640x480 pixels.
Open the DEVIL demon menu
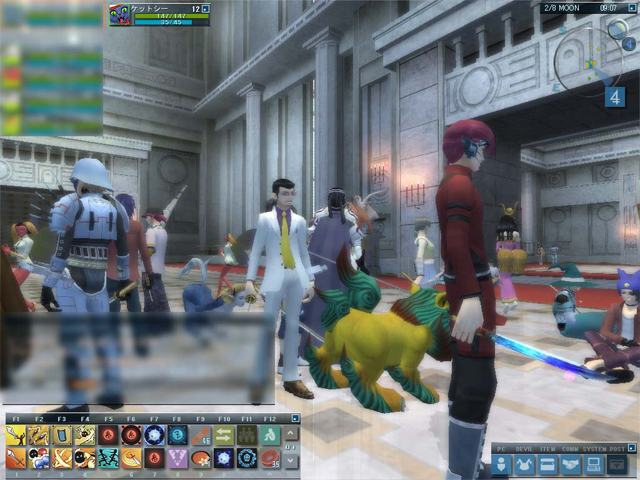524,465
